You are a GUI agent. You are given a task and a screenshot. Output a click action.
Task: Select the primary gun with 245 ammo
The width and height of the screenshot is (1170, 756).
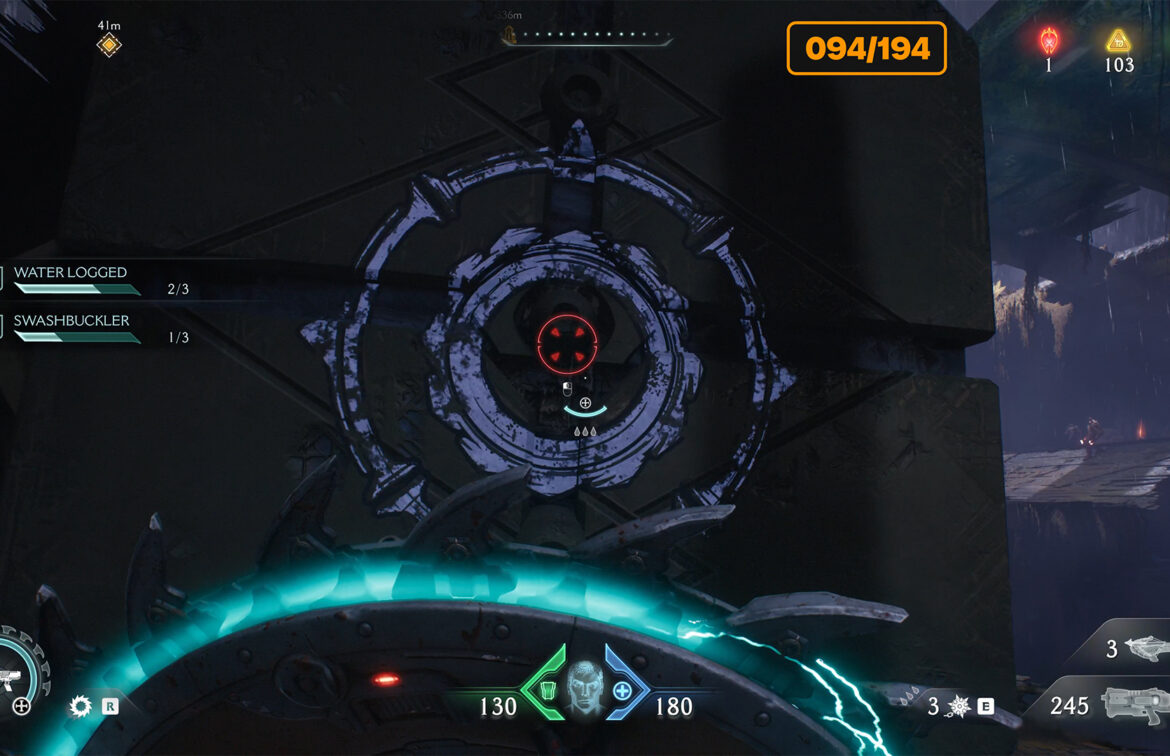(x=1132, y=705)
